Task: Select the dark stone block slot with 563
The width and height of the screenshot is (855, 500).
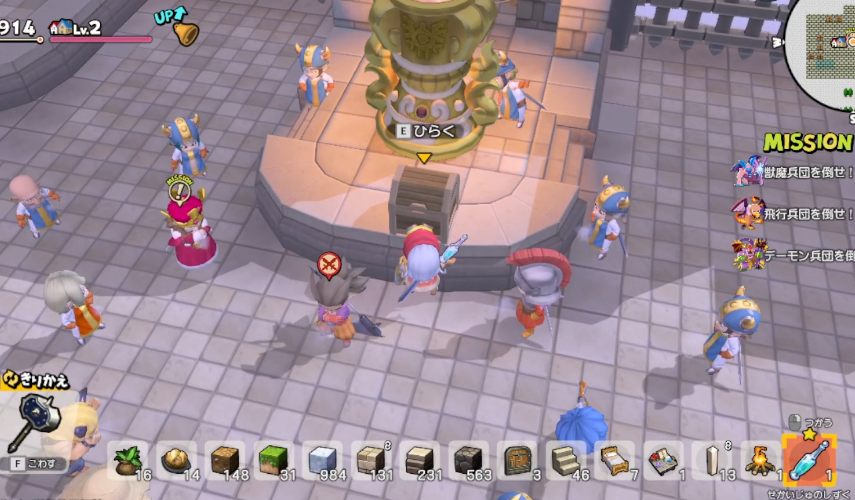Action: coord(470,460)
